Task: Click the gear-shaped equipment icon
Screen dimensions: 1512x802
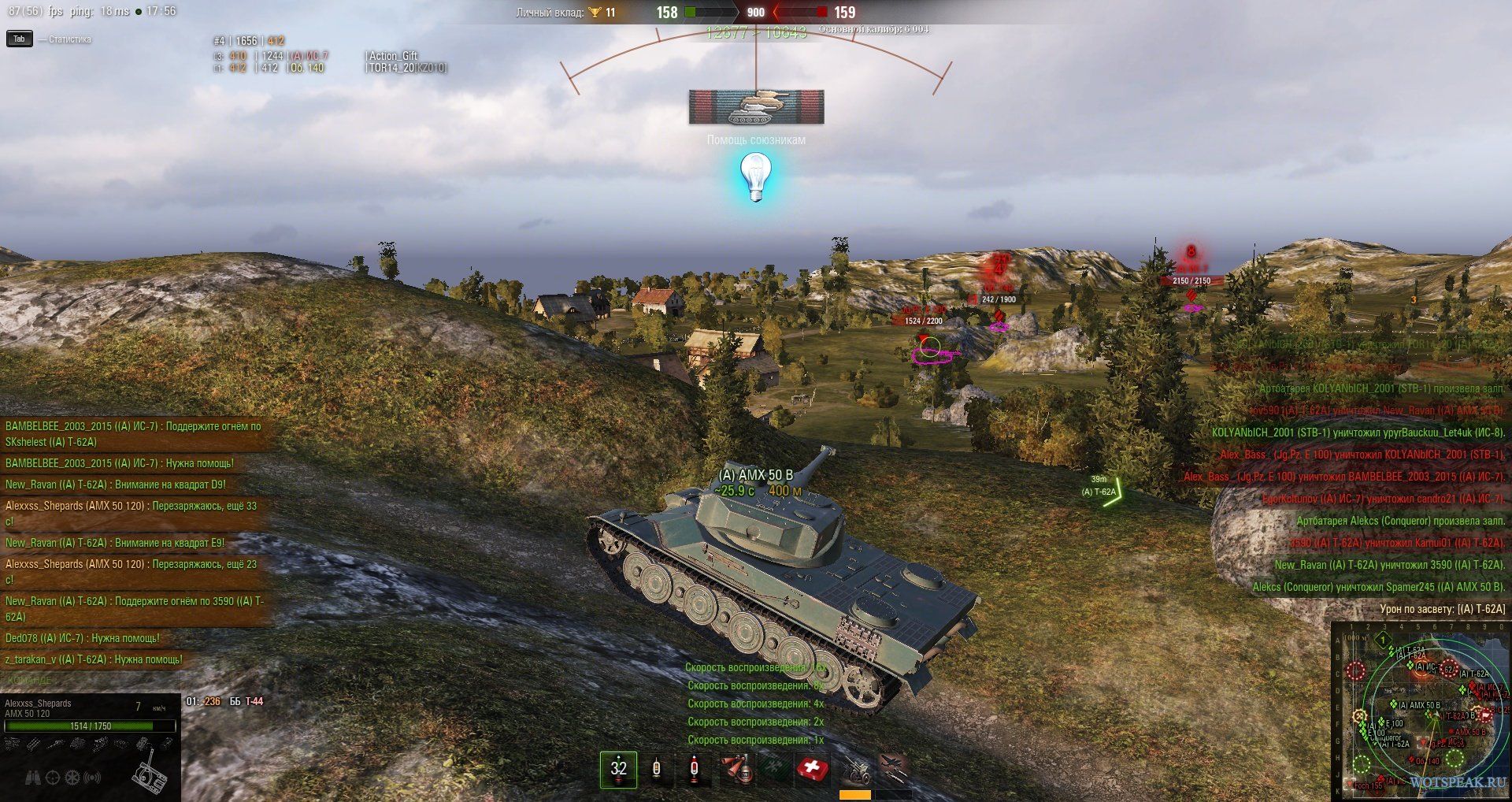Action: point(72,778)
